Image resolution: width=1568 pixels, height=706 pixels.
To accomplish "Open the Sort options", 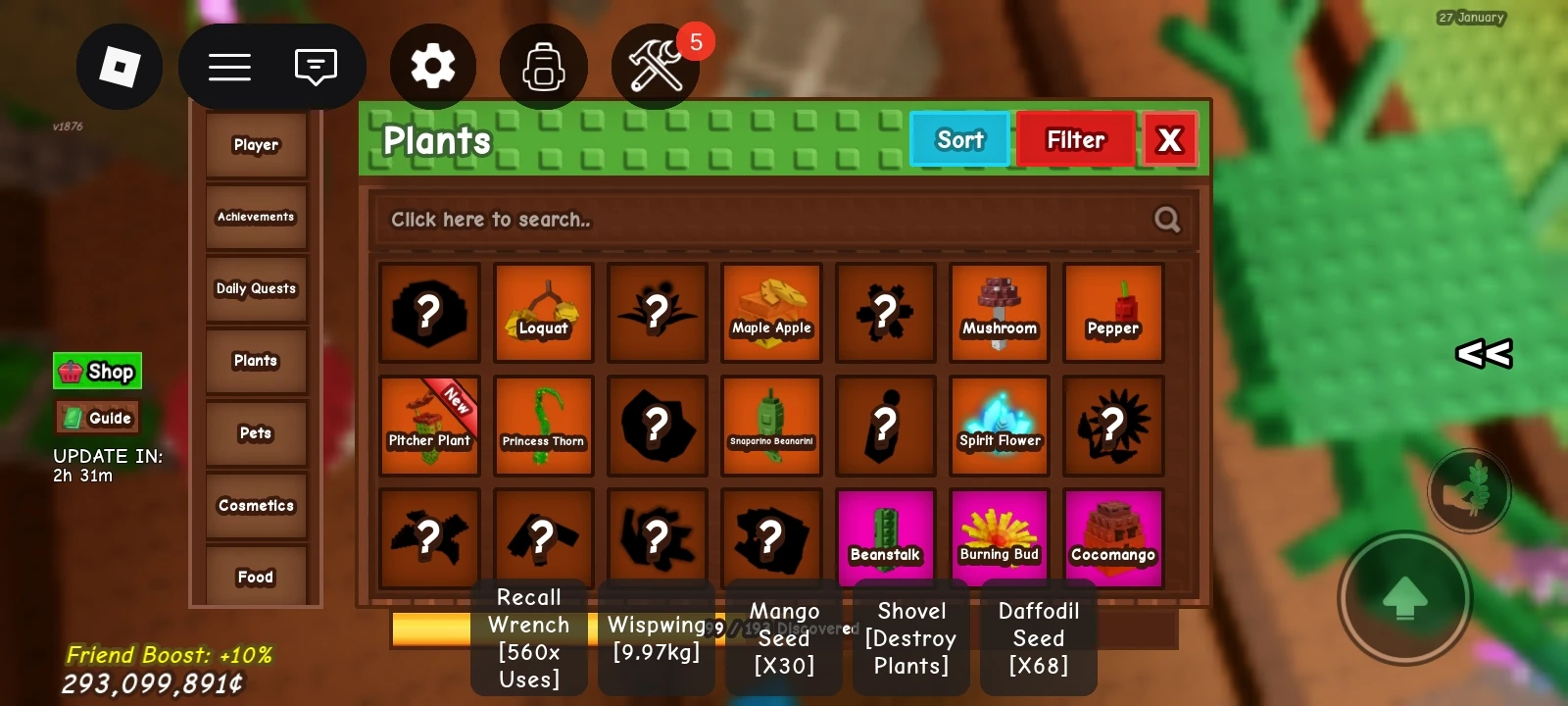I will 958,139.
